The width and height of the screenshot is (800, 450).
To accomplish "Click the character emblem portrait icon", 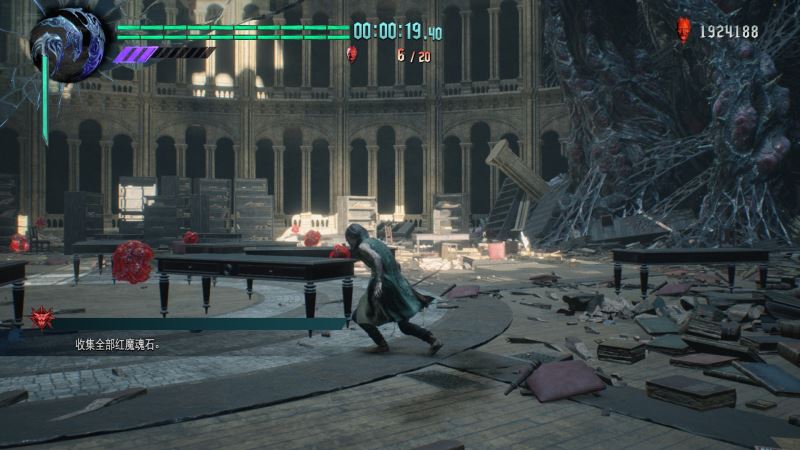I will 67,44.
